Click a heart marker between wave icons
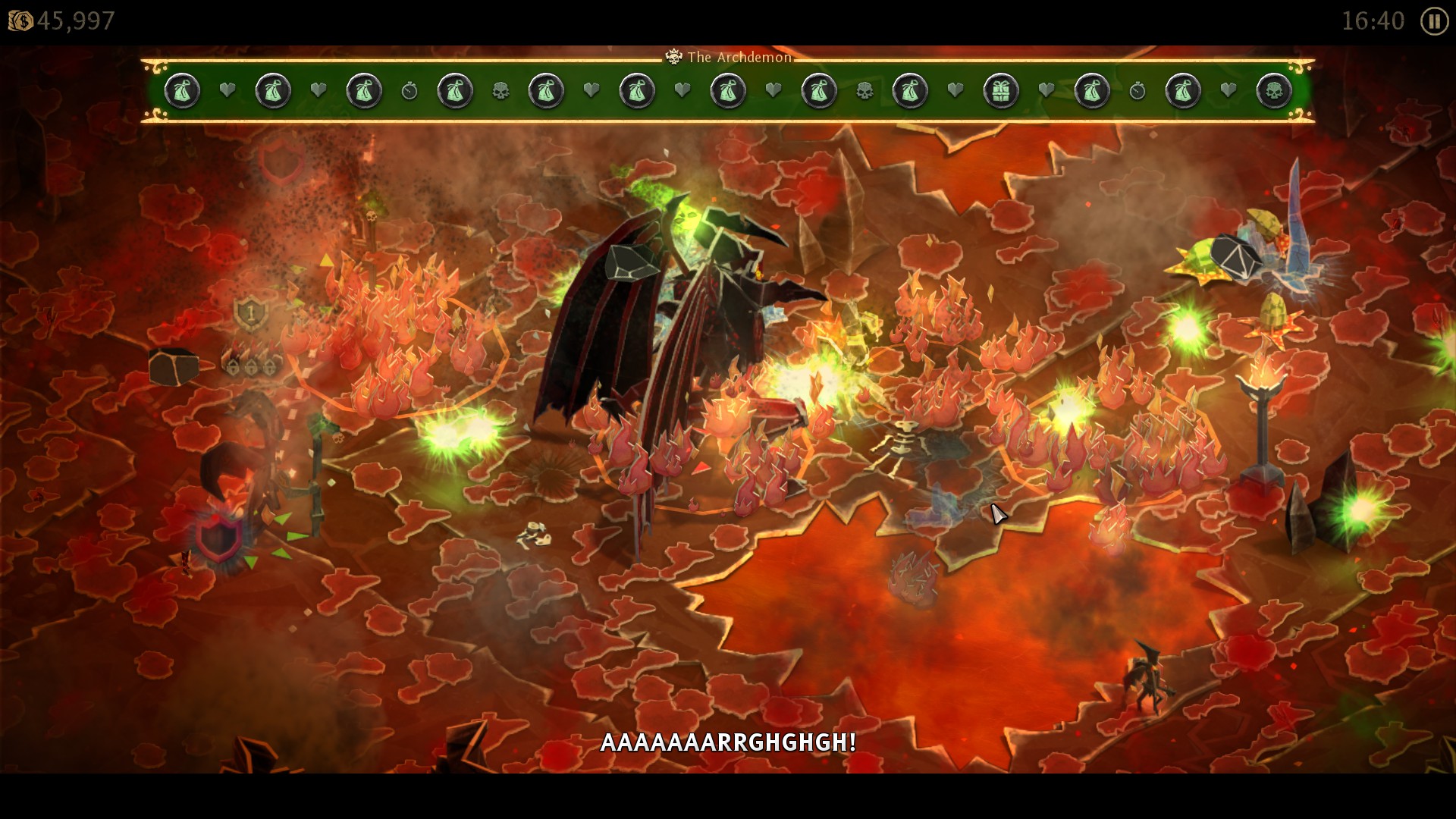Image resolution: width=1456 pixels, height=819 pixels. [227, 90]
